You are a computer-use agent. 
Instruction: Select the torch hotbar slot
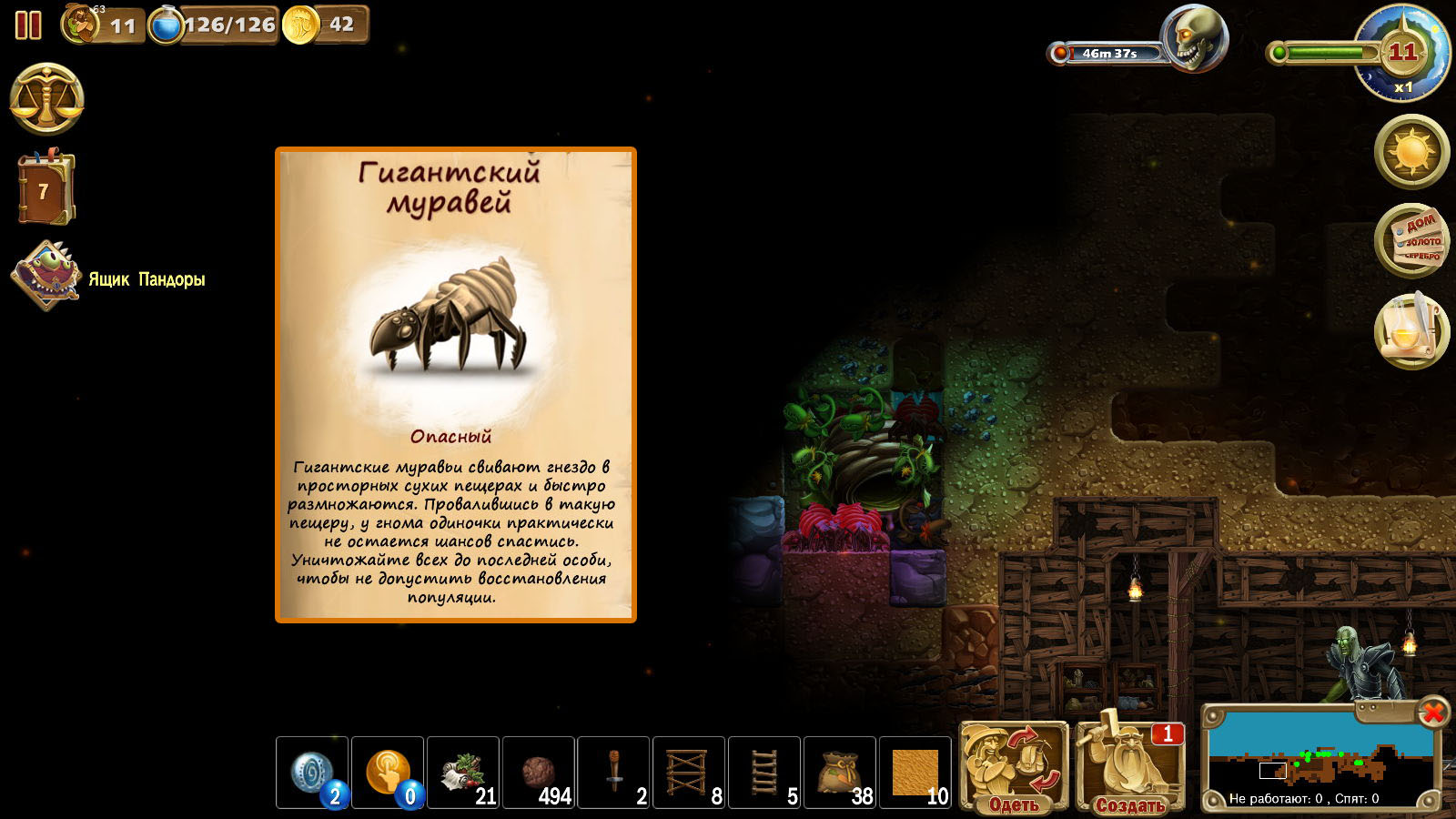click(x=614, y=773)
